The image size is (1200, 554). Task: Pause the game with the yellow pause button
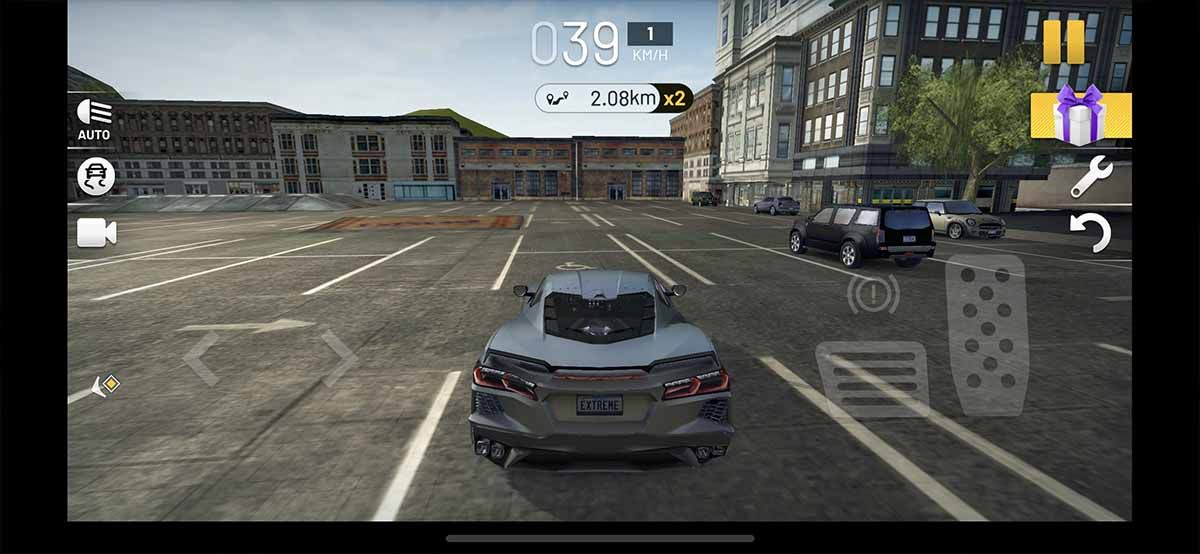pyautogui.click(x=1064, y=42)
